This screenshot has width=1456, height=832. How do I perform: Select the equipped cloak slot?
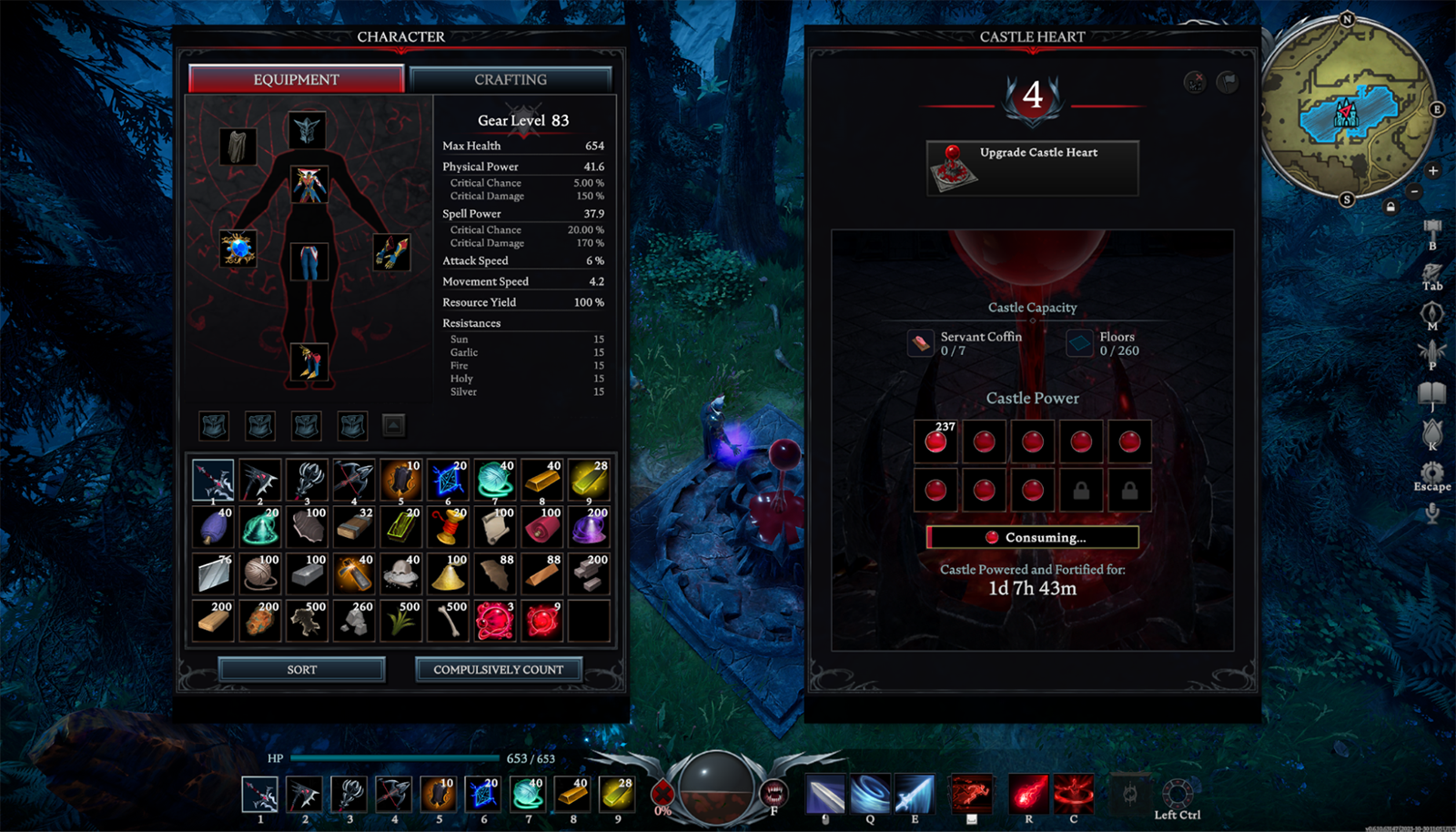(238, 146)
